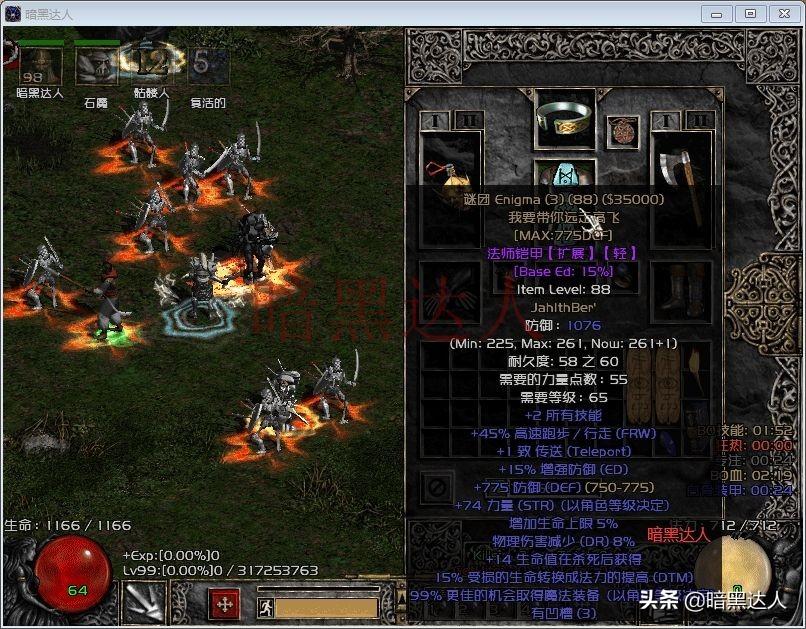Image resolution: width=806 pixels, height=629 pixels.
Task: Select left weapon set I tab
Action: point(436,121)
